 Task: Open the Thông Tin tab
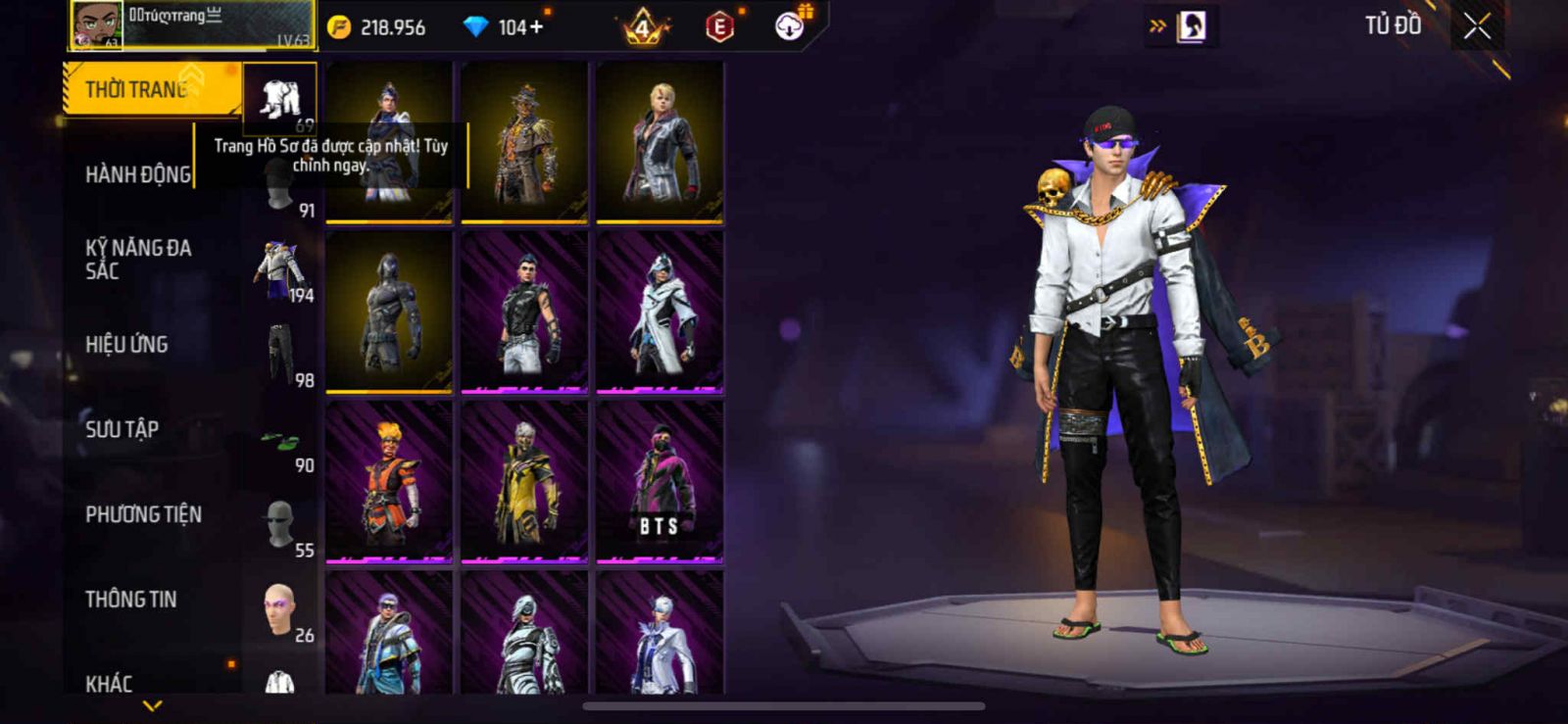pyautogui.click(x=130, y=599)
